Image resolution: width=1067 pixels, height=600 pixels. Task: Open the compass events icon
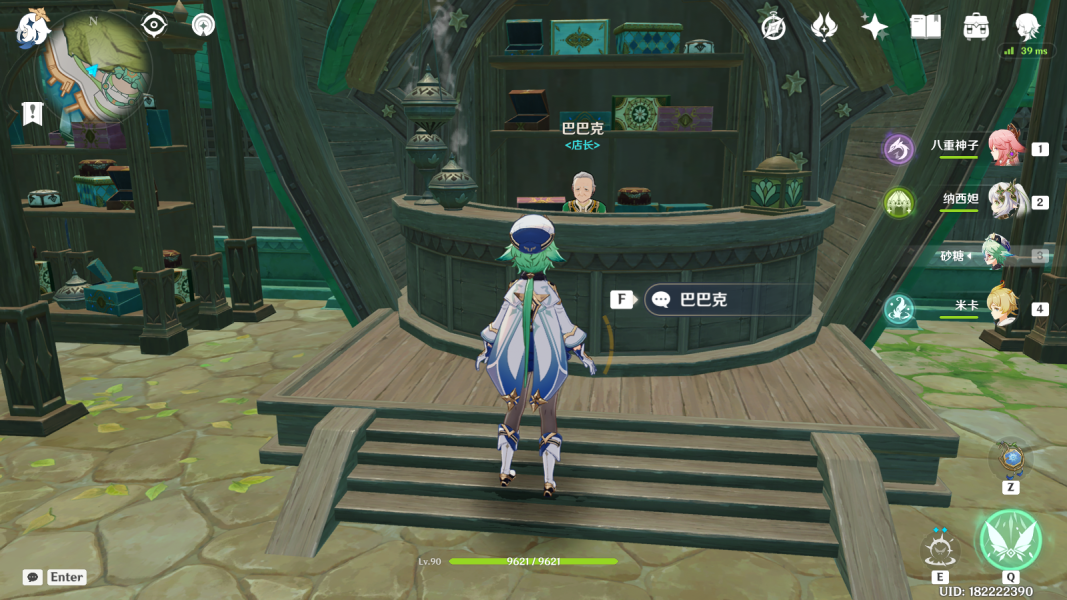pos(773,27)
